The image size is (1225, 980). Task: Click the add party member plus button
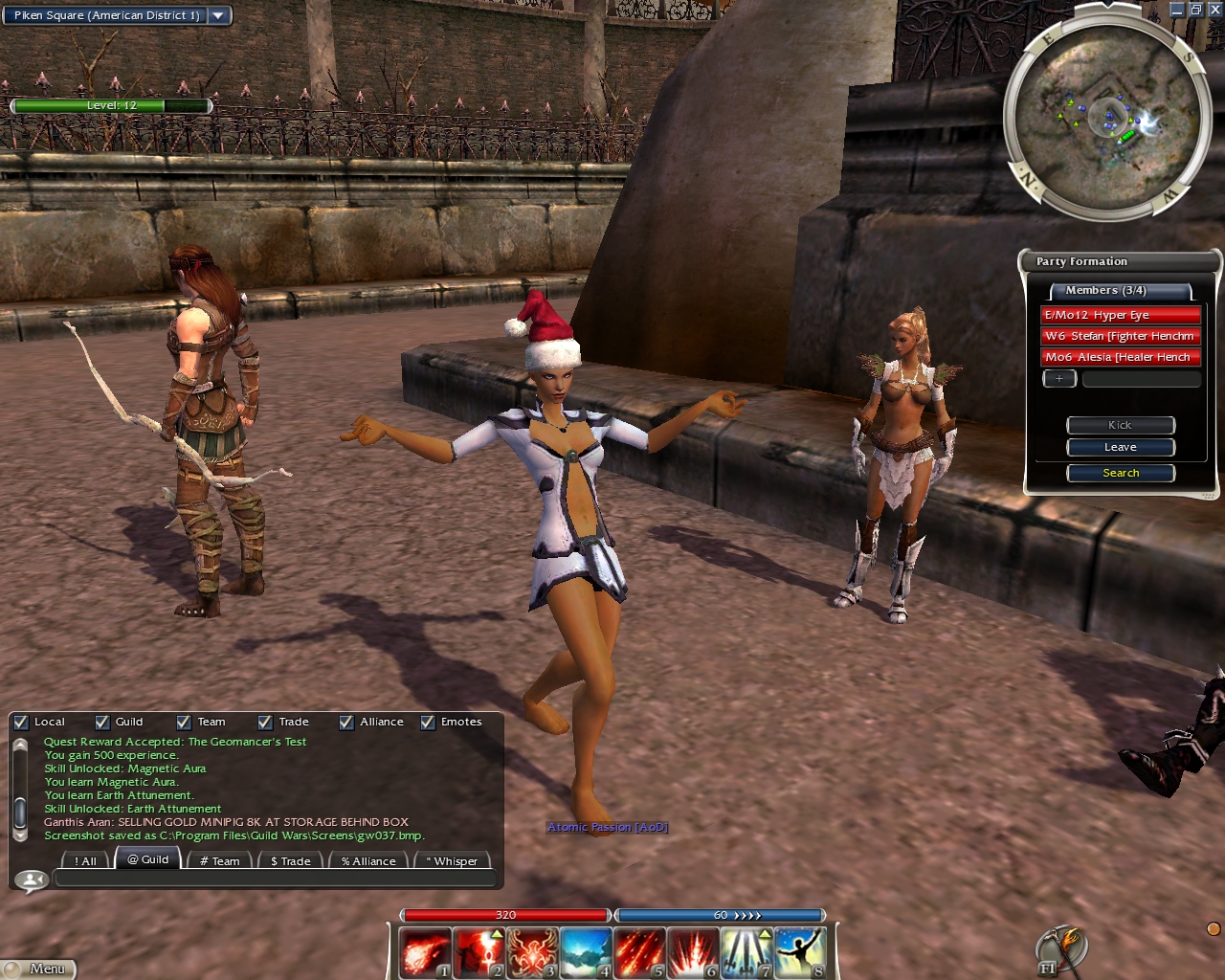click(x=1059, y=379)
